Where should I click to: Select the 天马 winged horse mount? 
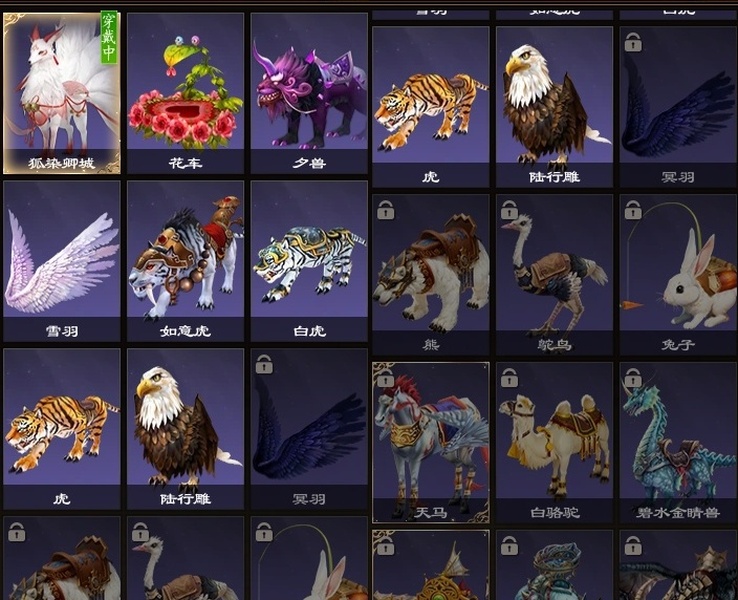click(x=431, y=440)
